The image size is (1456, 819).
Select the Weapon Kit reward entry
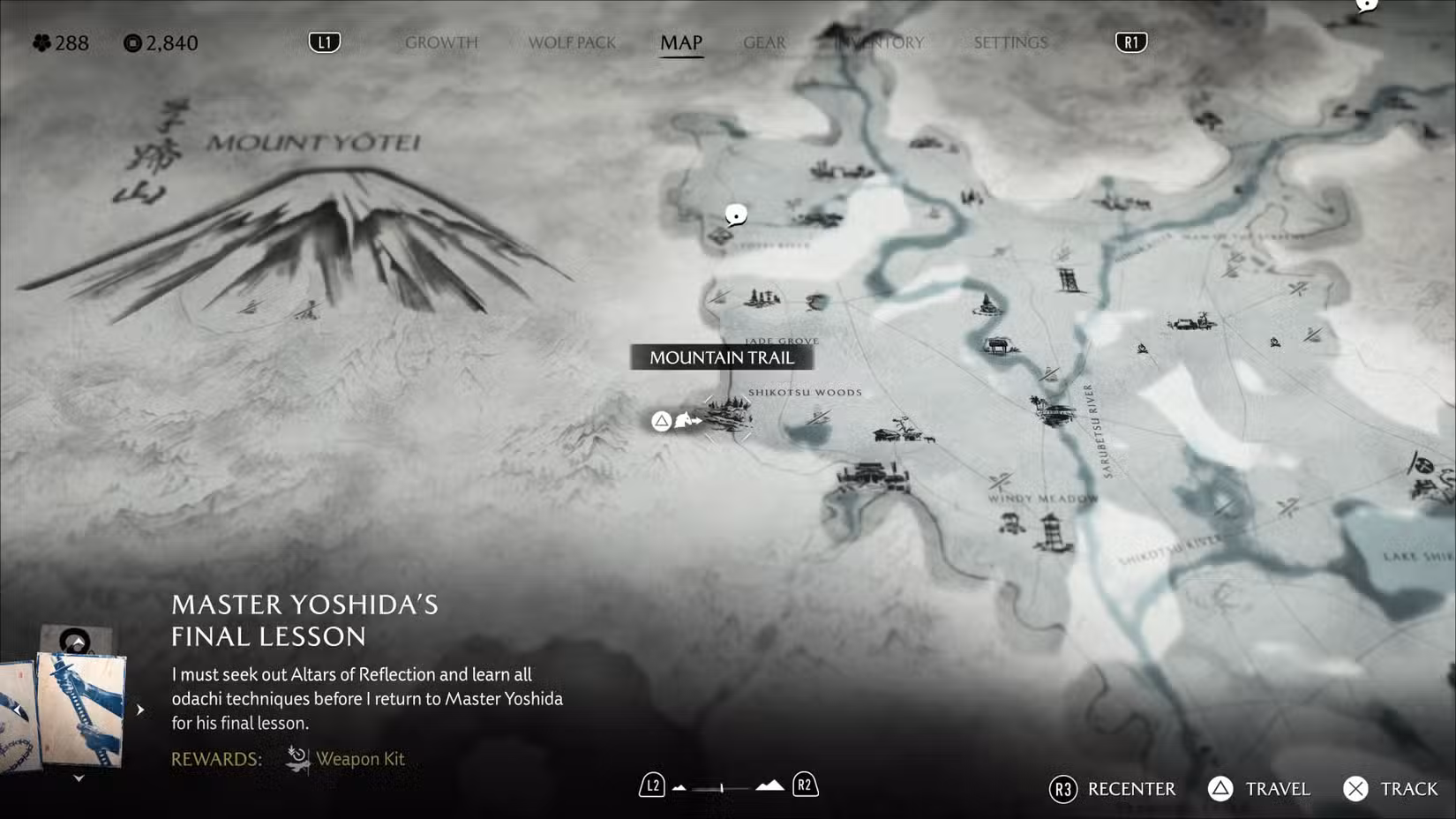click(346, 759)
